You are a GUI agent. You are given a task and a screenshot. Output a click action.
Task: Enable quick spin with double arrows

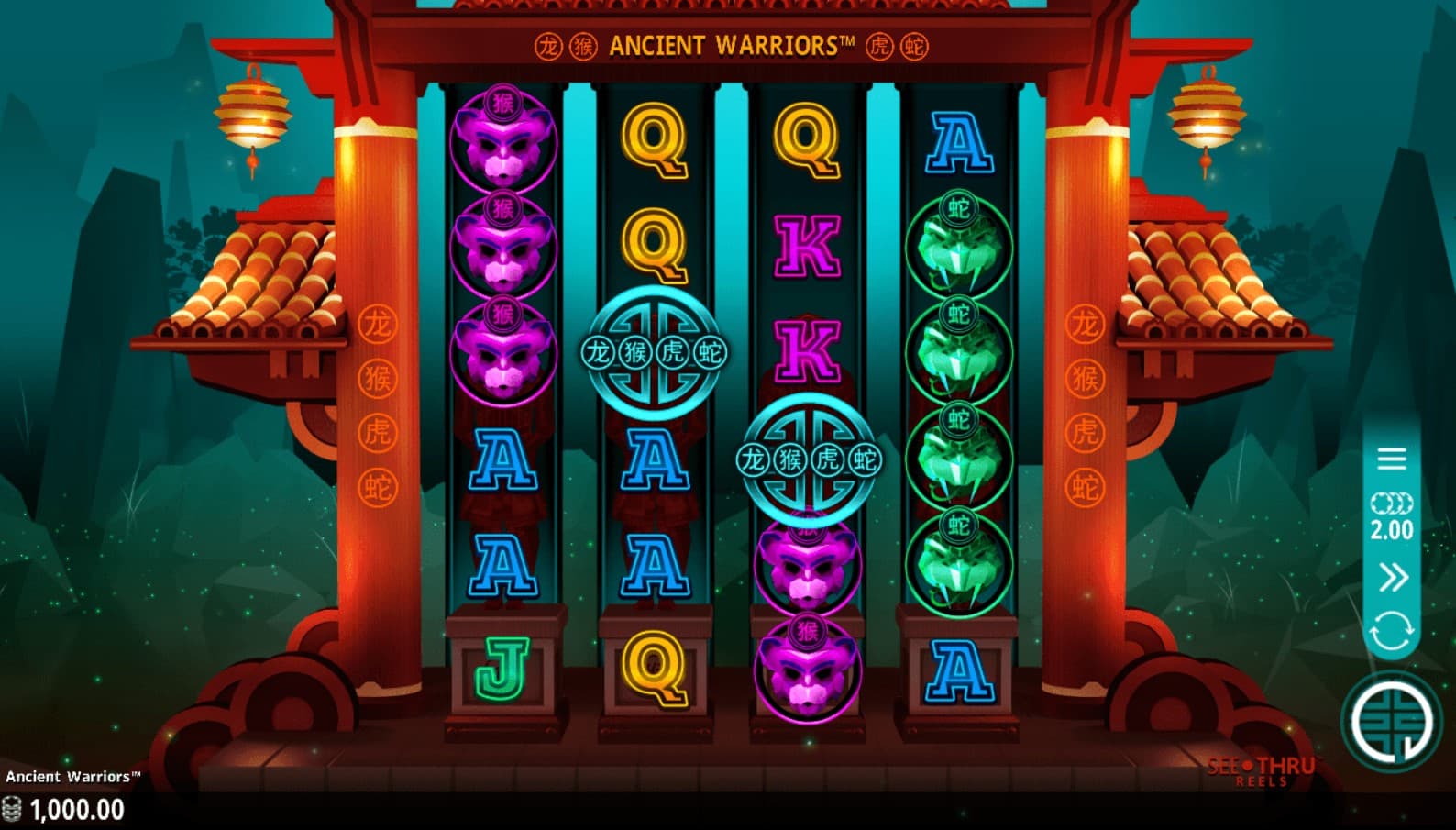pyautogui.click(x=1392, y=578)
